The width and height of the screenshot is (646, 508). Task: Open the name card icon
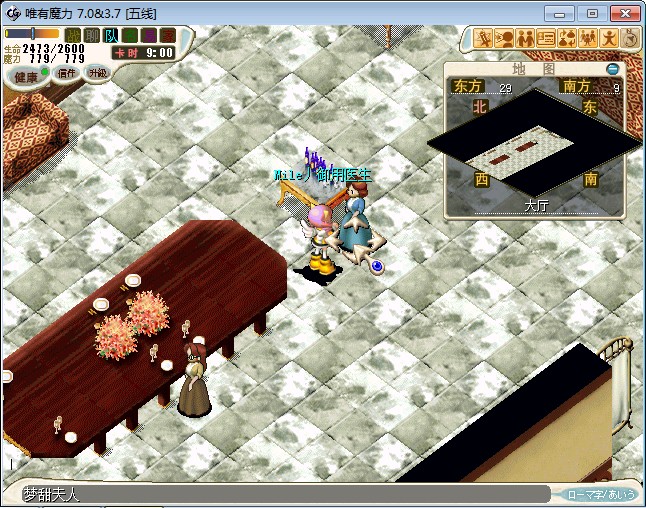click(x=547, y=39)
